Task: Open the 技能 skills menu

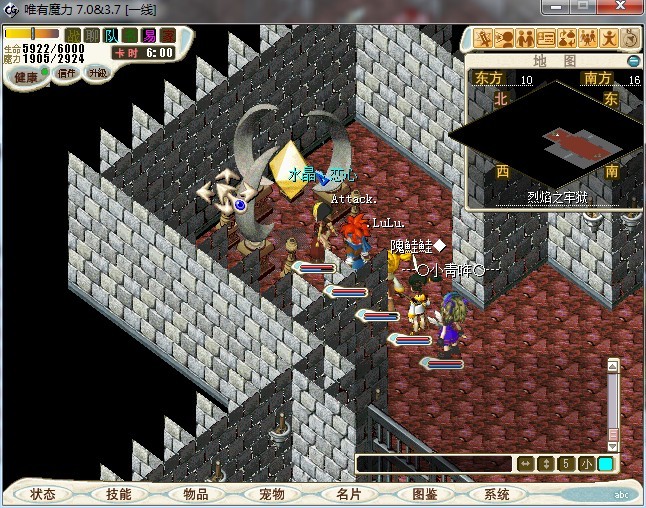Action: coord(119,494)
